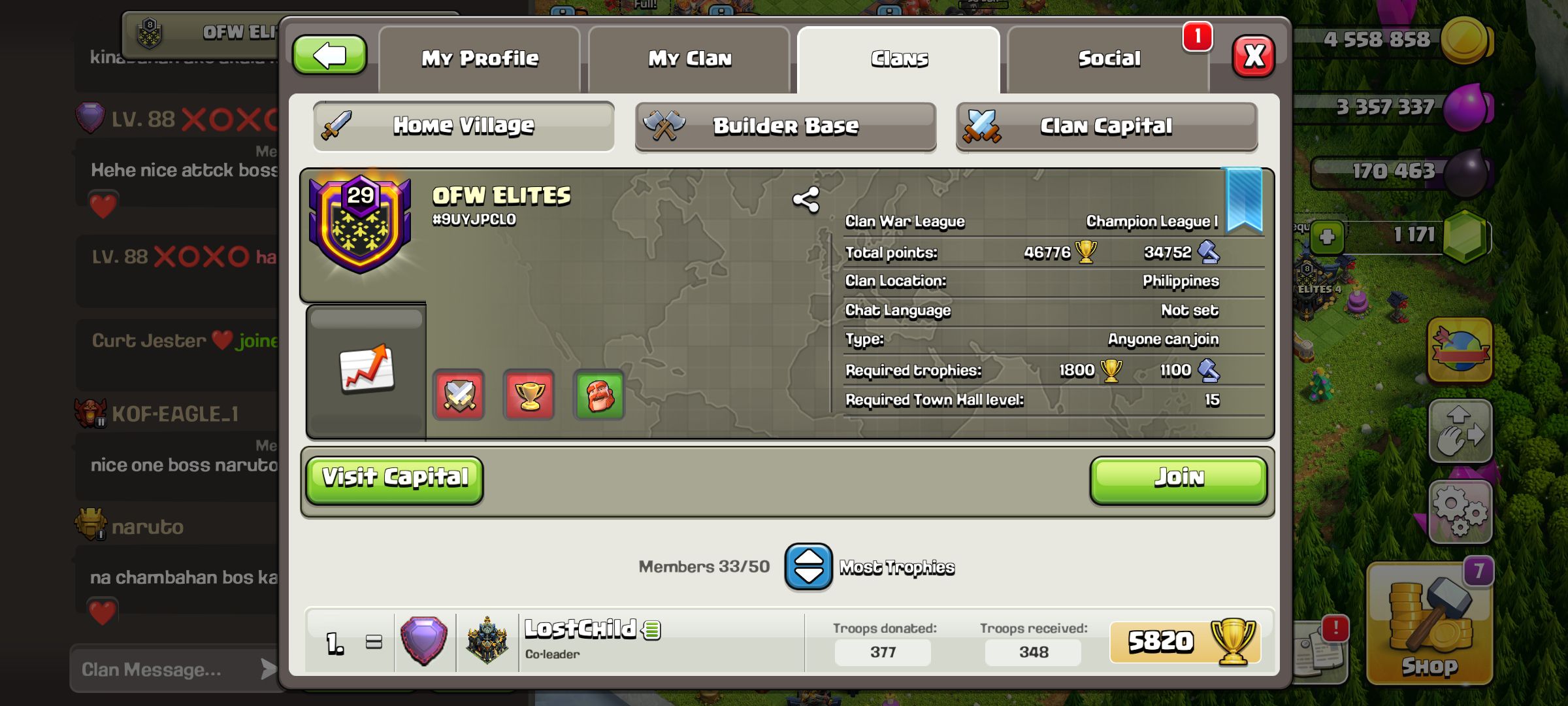Show Home Village clan rankings

pos(463,126)
